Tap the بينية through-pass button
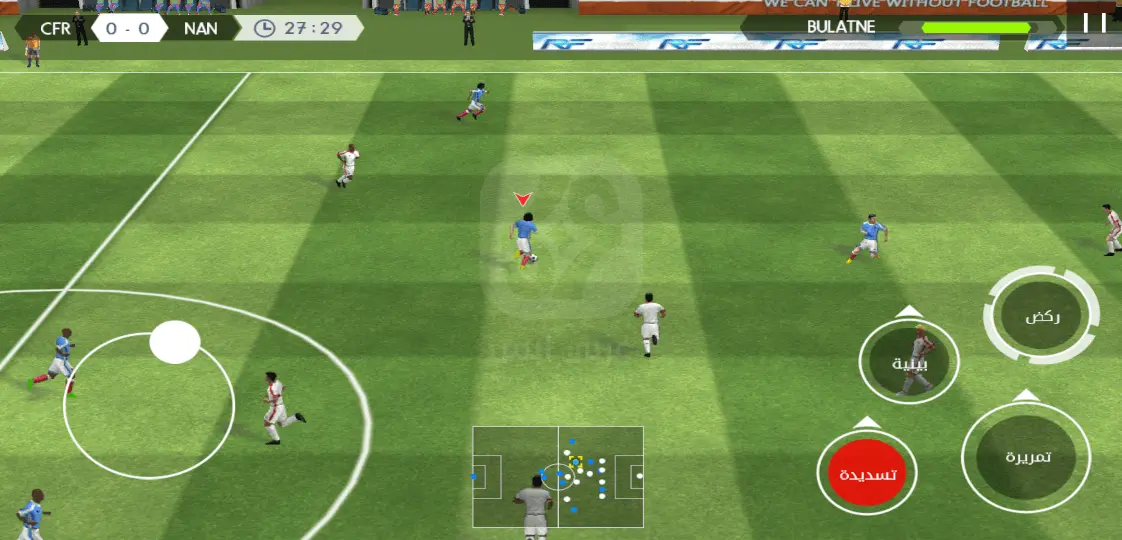The image size is (1122, 540). pos(909,363)
